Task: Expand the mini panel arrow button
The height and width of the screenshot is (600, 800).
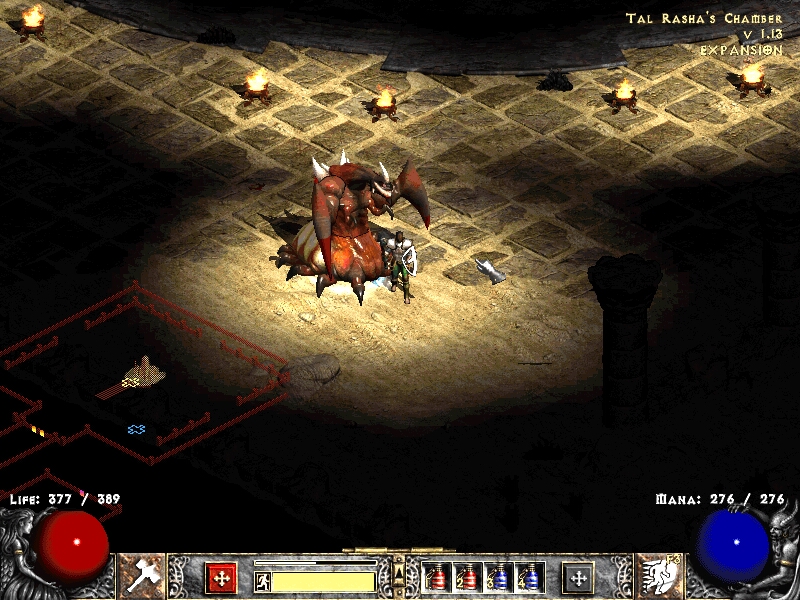Action: click(x=398, y=571)
